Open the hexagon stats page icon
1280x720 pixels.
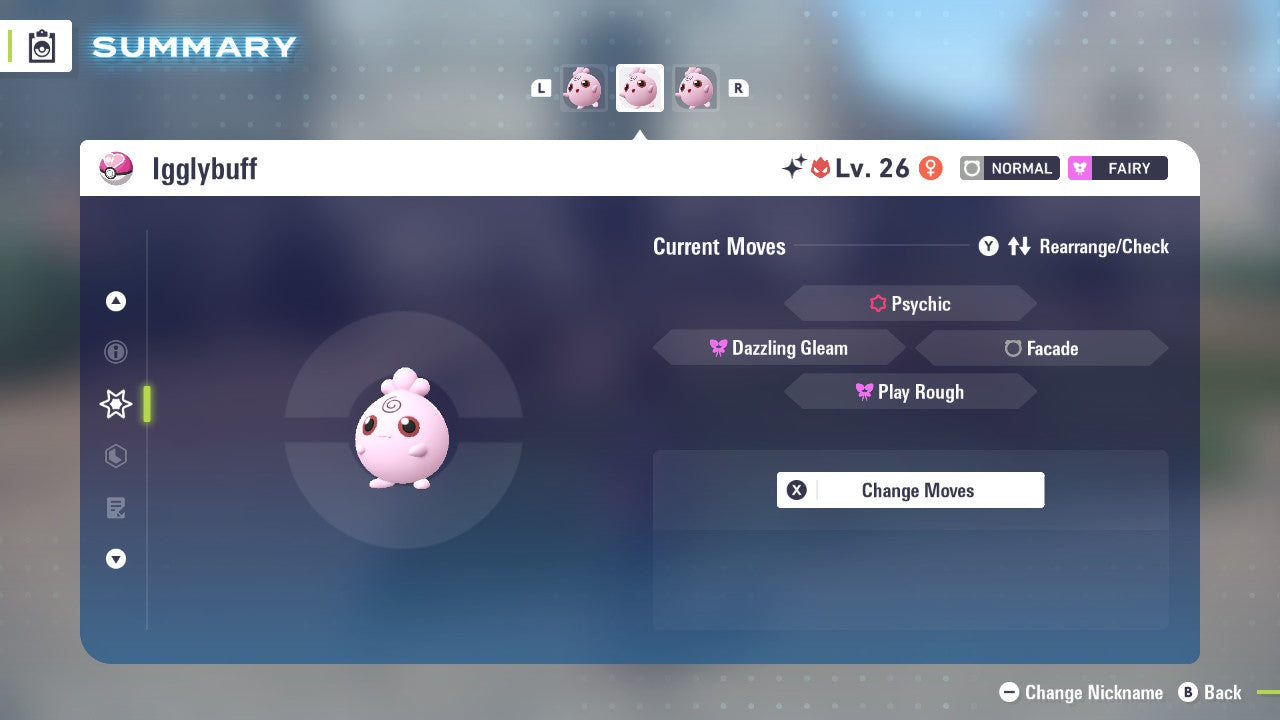(115, 456)
